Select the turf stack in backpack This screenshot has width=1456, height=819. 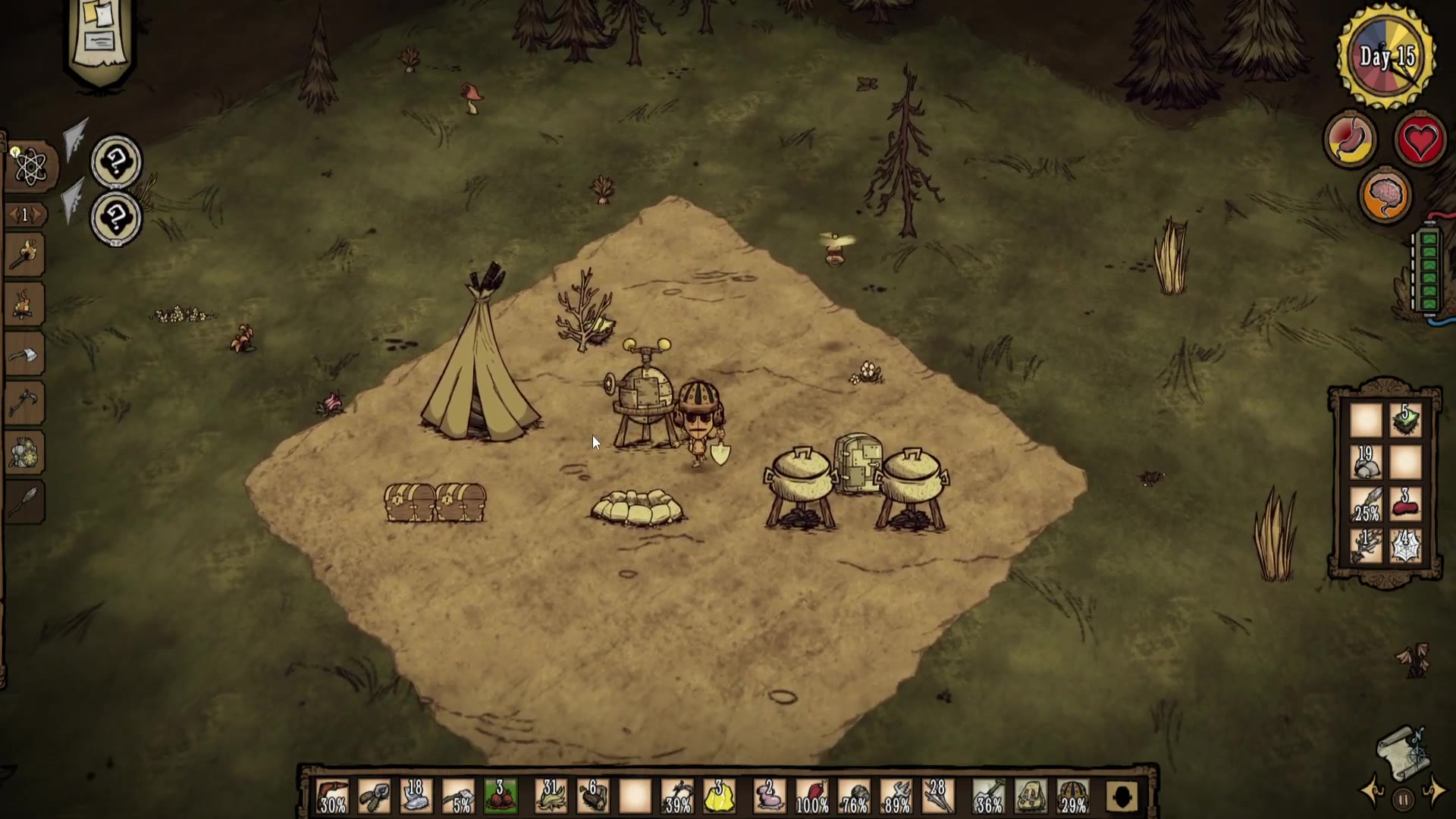click(1405, 420)
